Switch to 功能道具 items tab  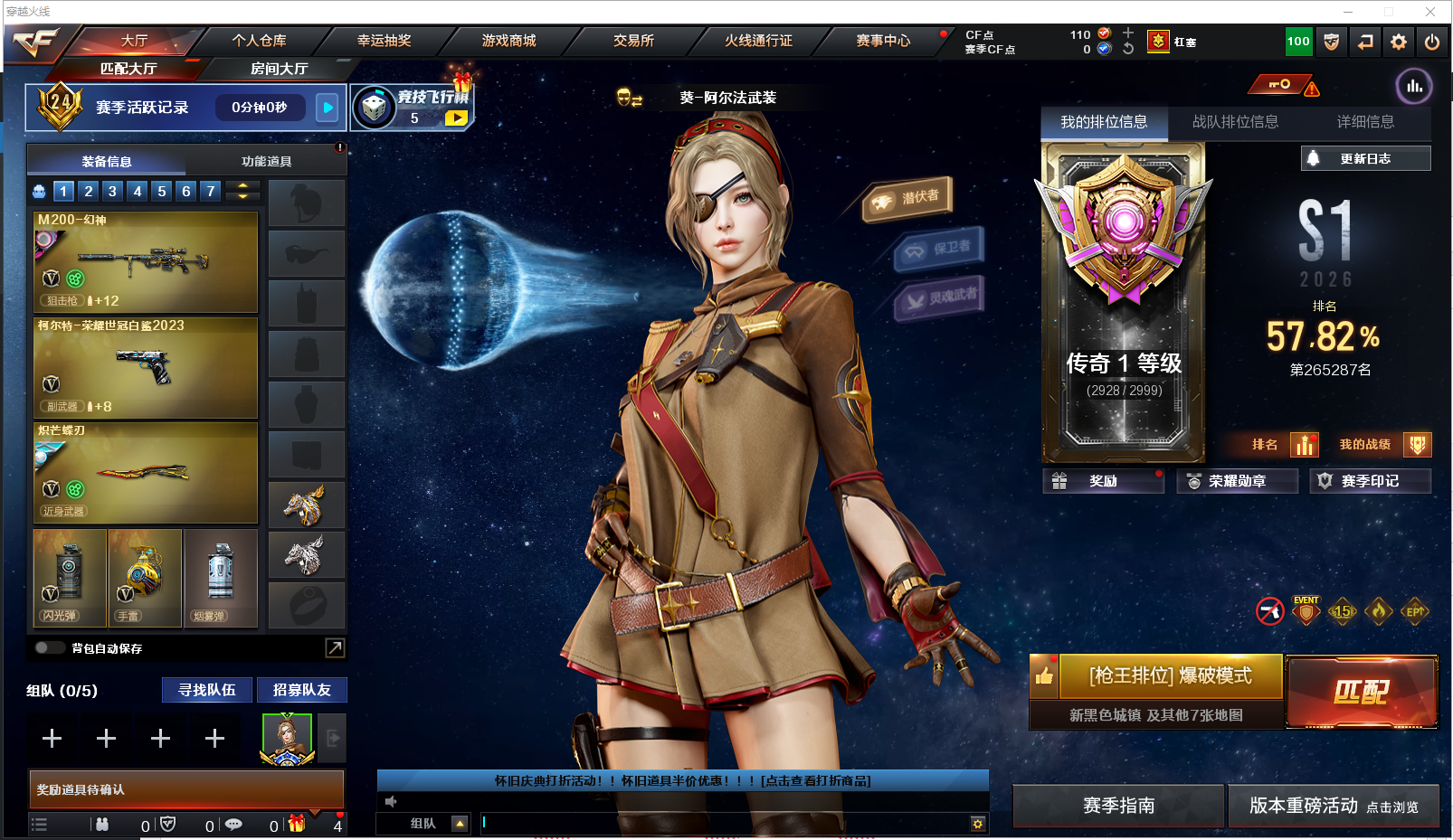click(266, 162)
